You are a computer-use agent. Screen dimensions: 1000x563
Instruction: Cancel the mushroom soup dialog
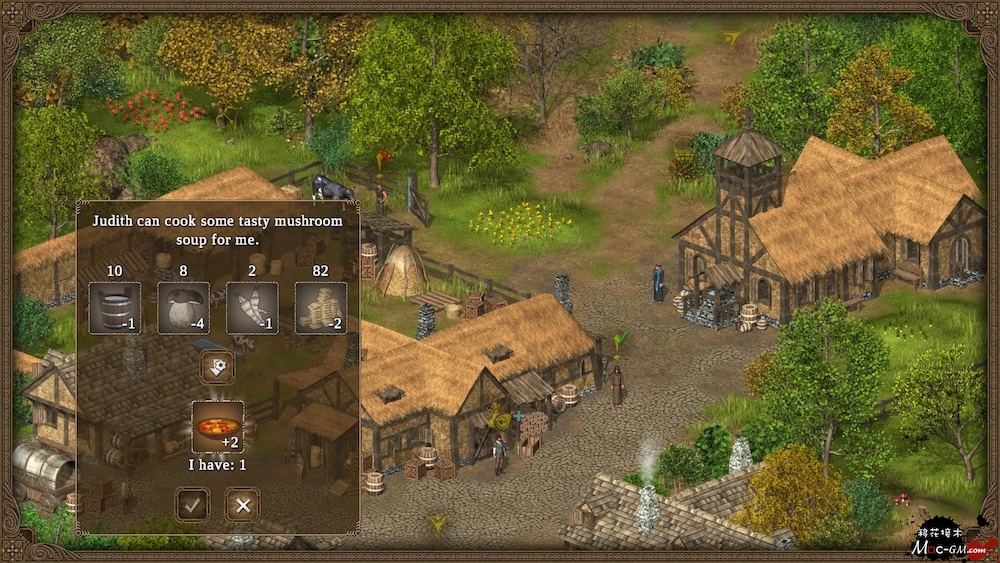[x=242, y=504]
